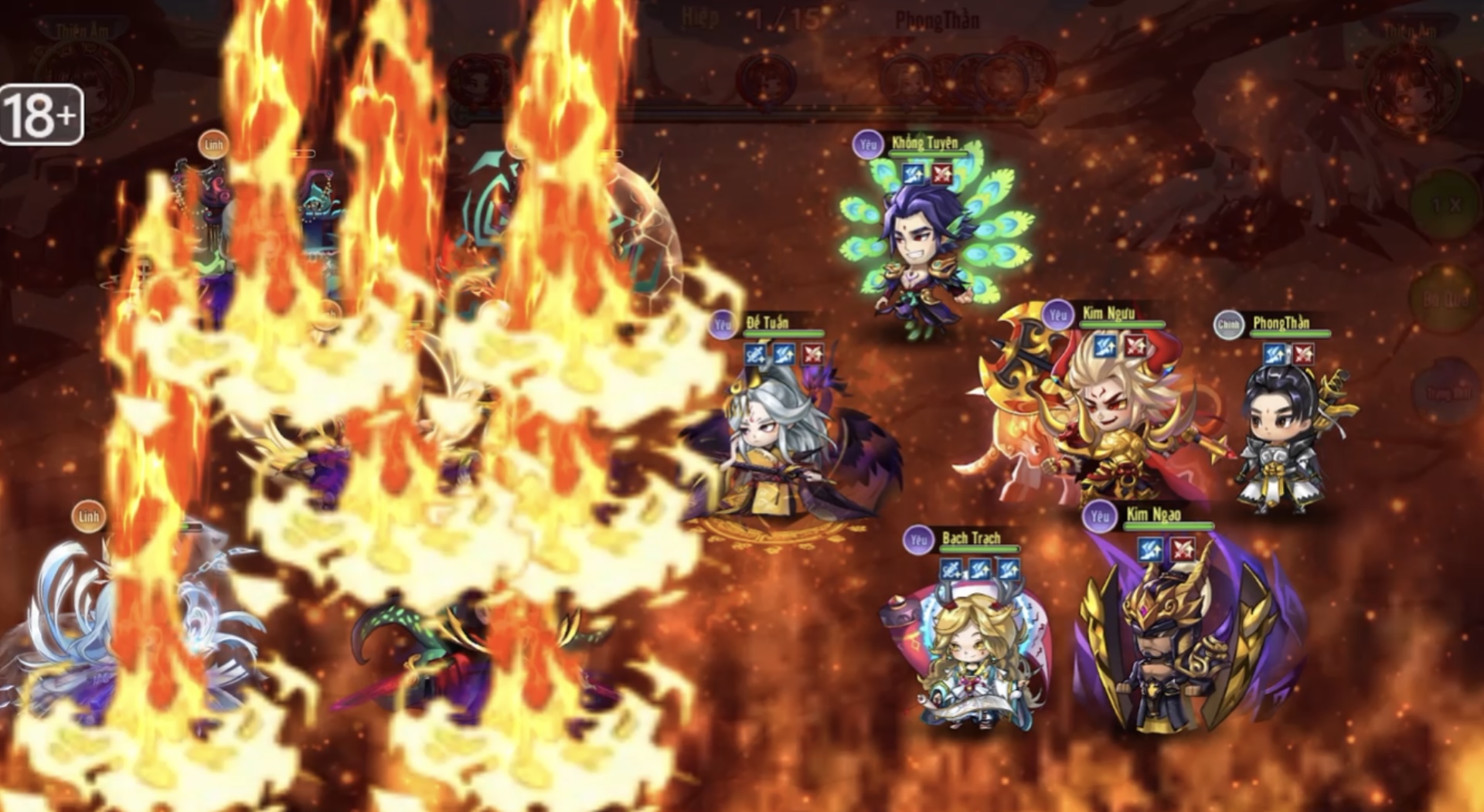
Task: Select the first buff icon above Đế Tuấn
Action: click(x=755, y=355)
